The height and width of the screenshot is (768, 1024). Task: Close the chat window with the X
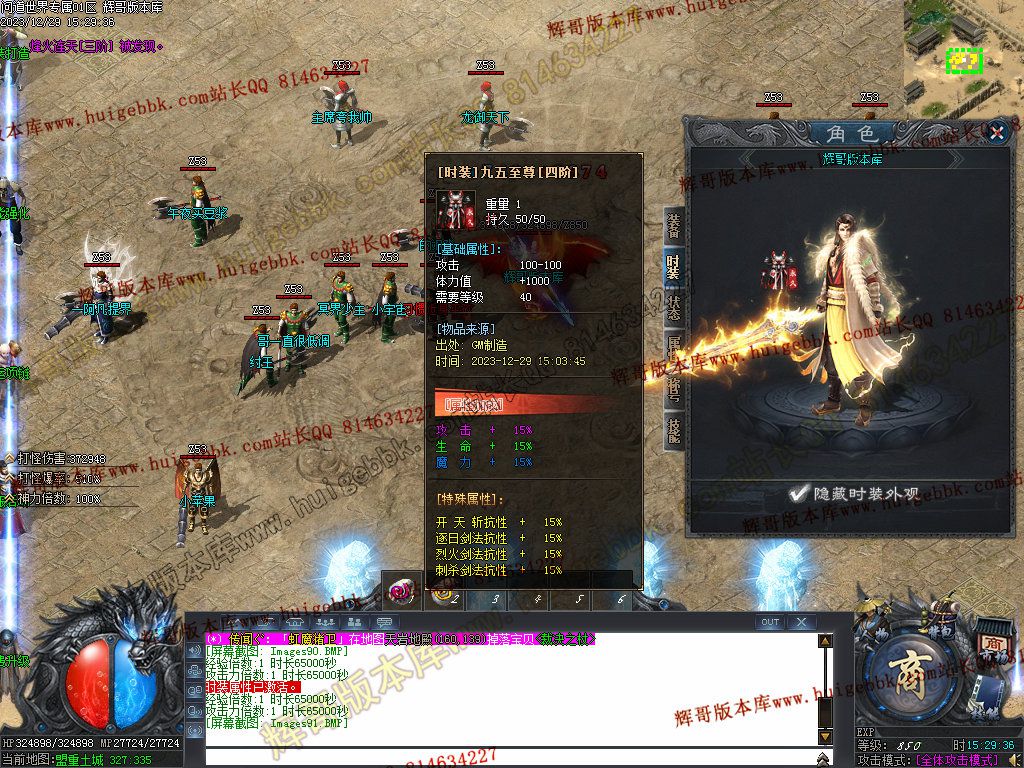tap(801, 622)
